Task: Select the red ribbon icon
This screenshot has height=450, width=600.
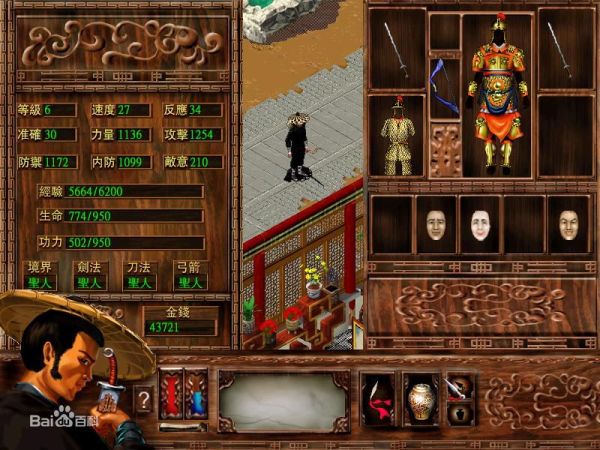Action: click(378, 397)
